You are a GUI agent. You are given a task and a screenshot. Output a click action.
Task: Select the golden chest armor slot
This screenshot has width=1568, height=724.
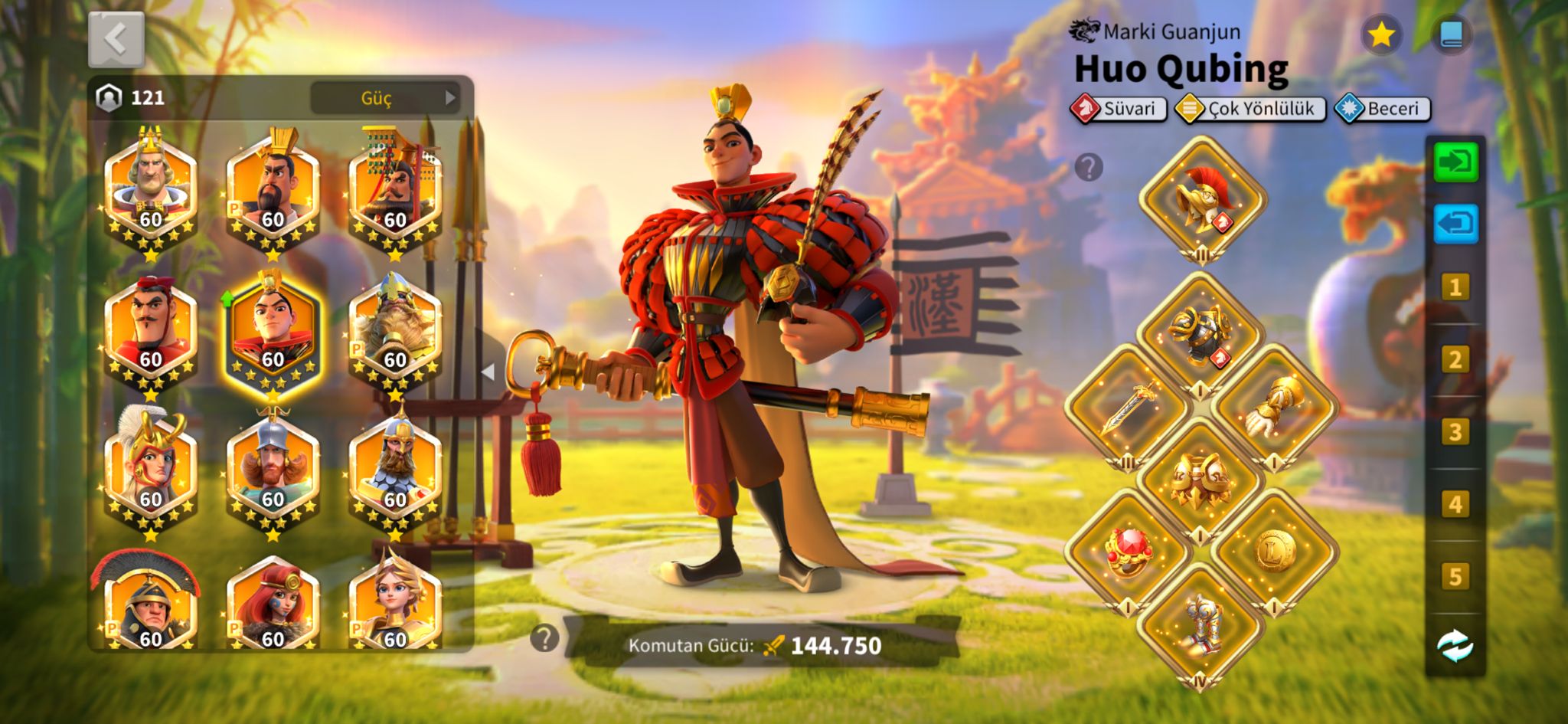tap(1200, 480)
